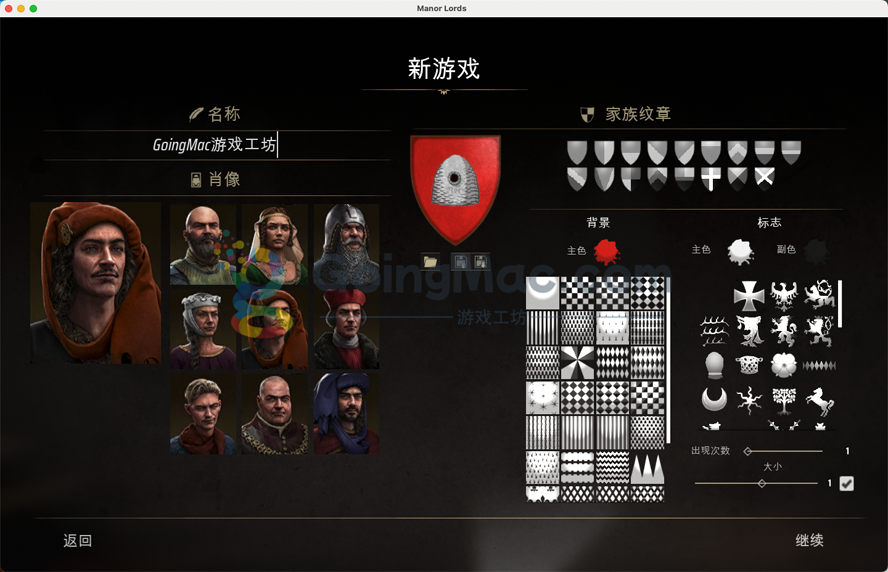
Task: Open the coat of arms folder icon
Action: pos(431,261)
